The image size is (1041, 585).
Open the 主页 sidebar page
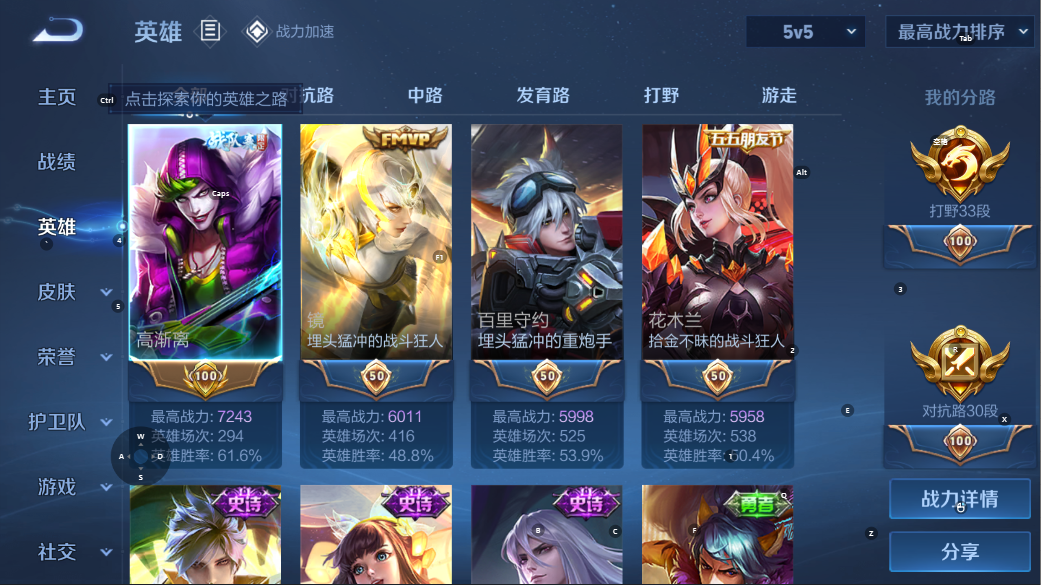coord(57,97)
